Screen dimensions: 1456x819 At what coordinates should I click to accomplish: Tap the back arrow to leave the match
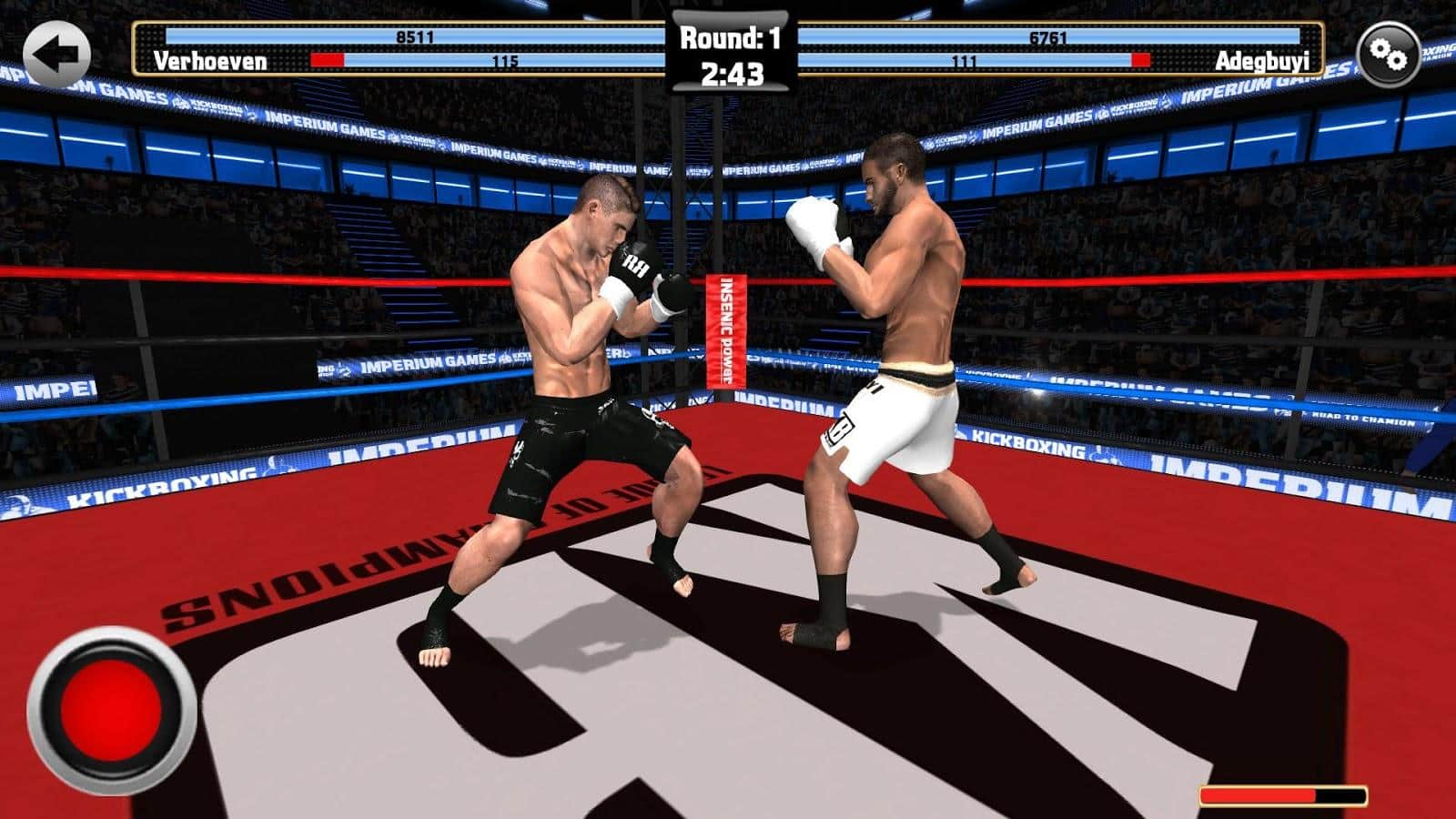(x=56, y=55)
